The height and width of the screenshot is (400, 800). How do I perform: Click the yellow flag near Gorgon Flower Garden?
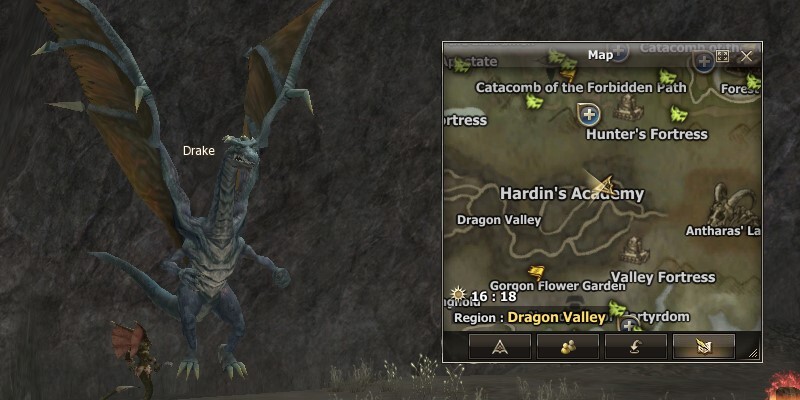pyautogui.click(x=537, y=270)
